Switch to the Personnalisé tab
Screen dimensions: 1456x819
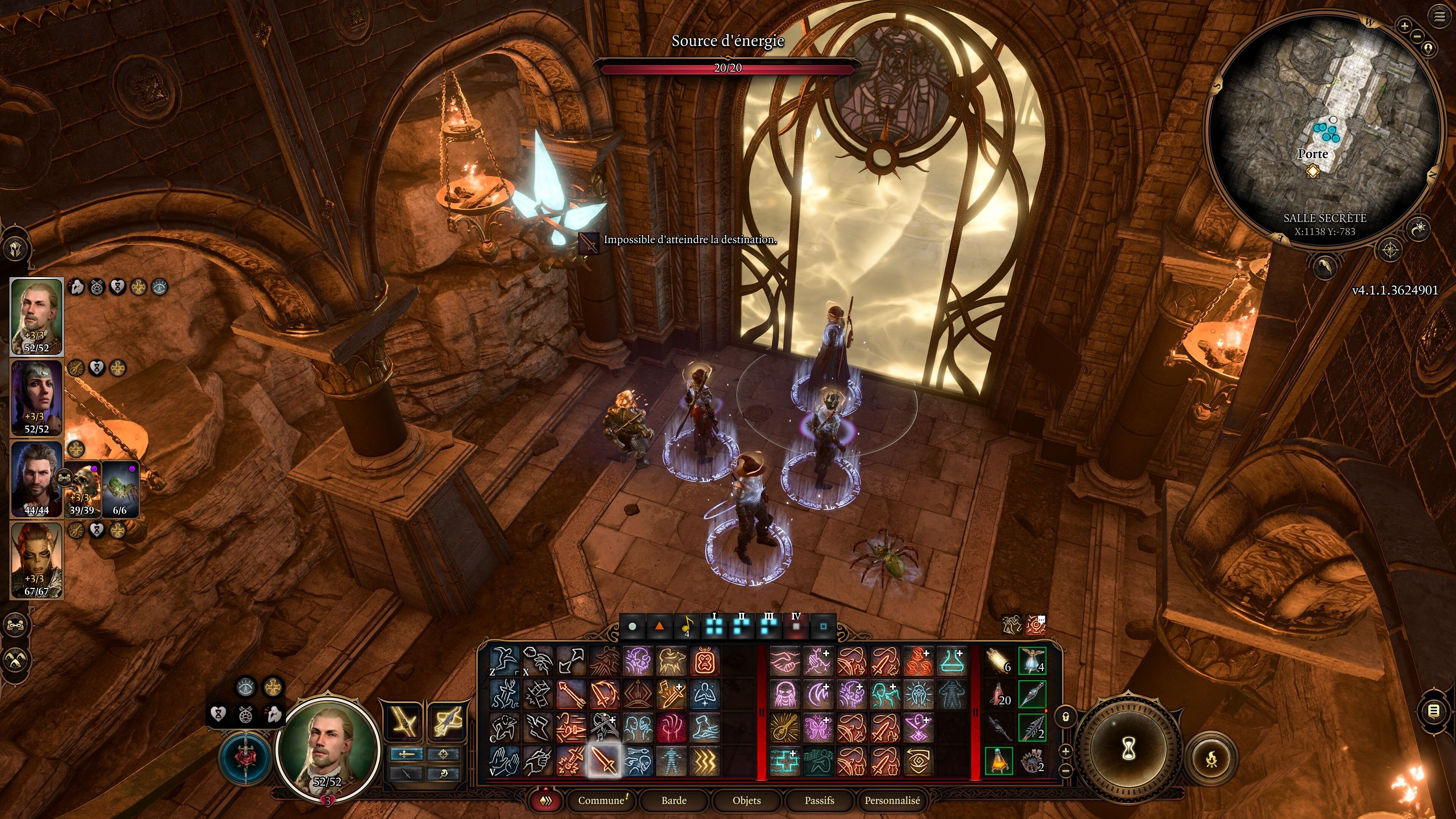[x=892, y=800]
